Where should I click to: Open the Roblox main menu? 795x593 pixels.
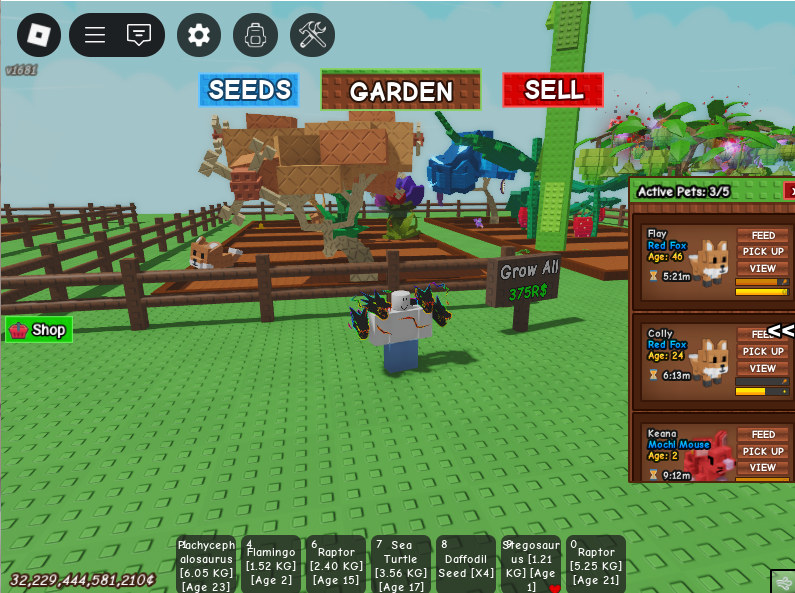(x=39, y=35)
